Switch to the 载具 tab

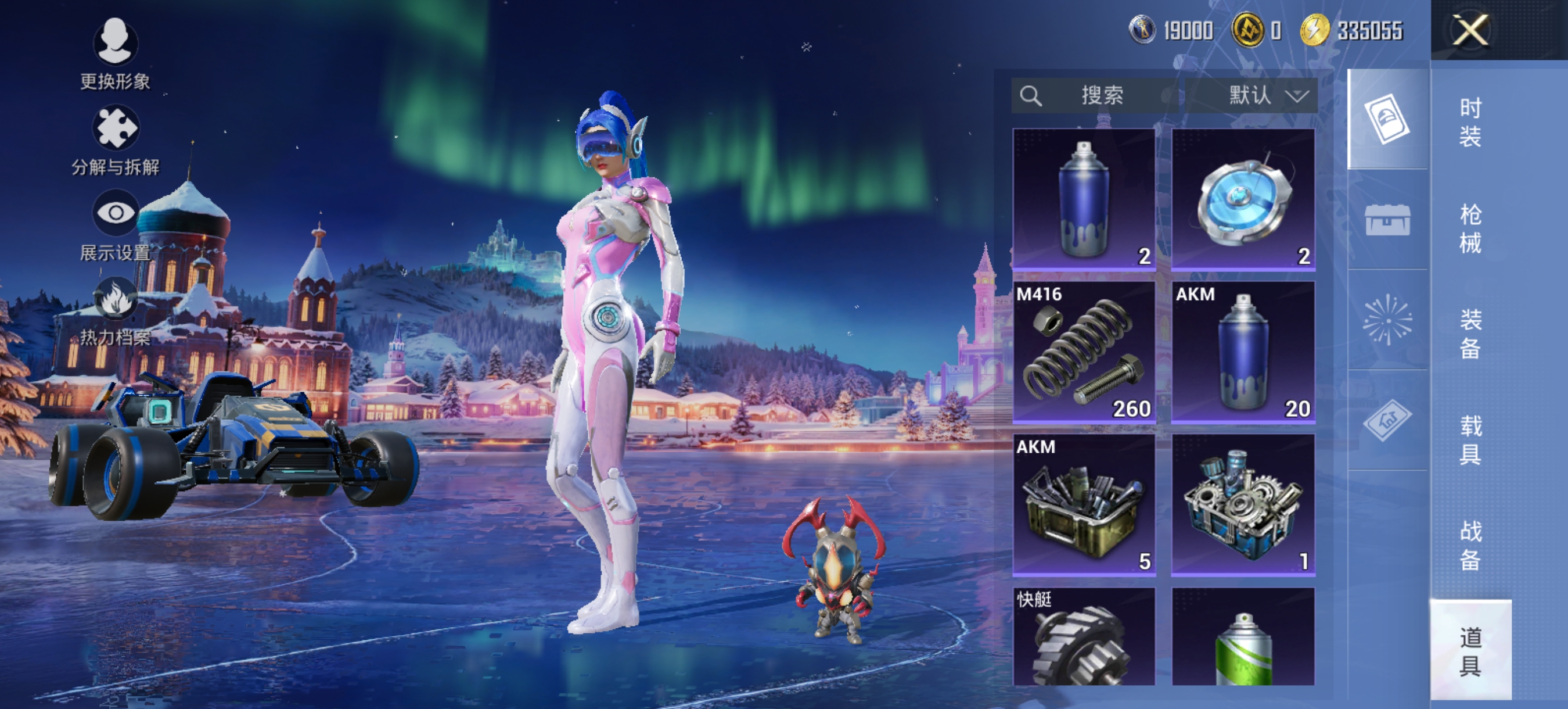pyautogui.click(x=1470, y=439)
